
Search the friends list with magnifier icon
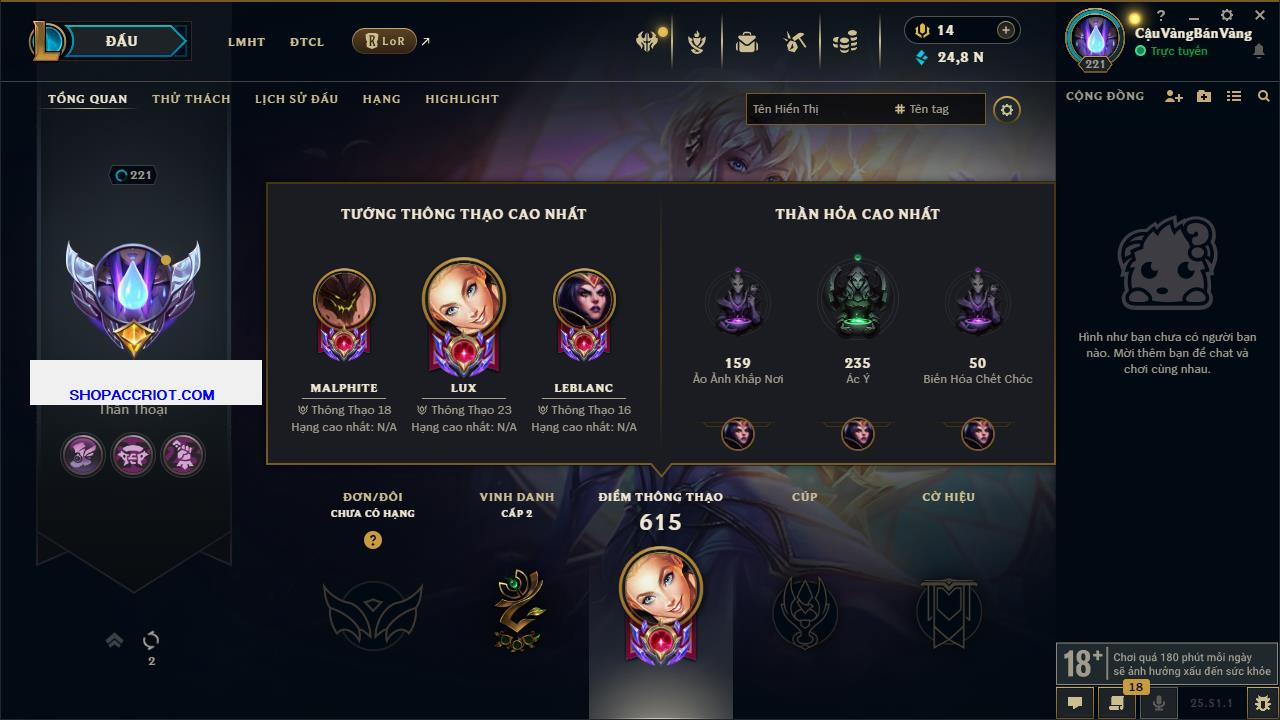point(1264,96)
